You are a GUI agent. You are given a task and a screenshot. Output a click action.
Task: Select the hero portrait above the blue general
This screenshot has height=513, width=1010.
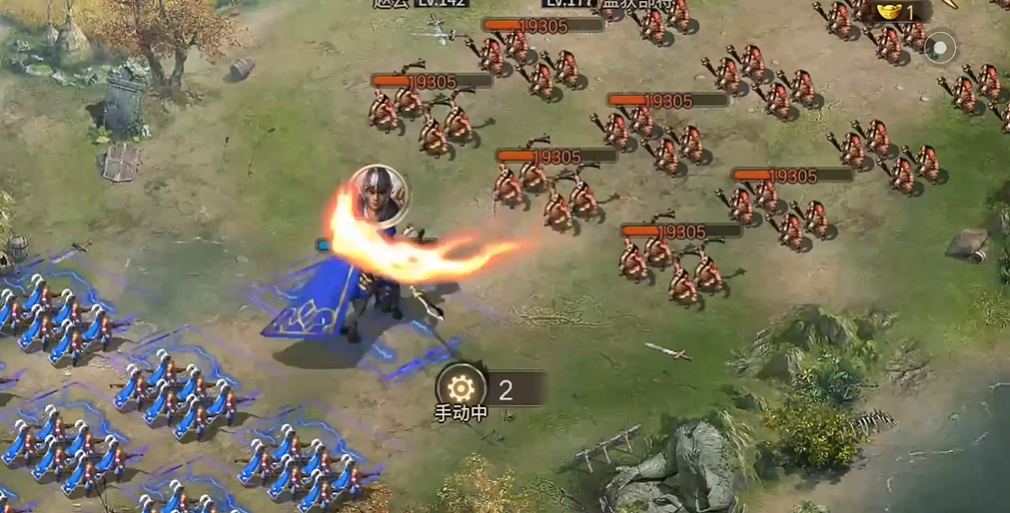tap(379, 194)
